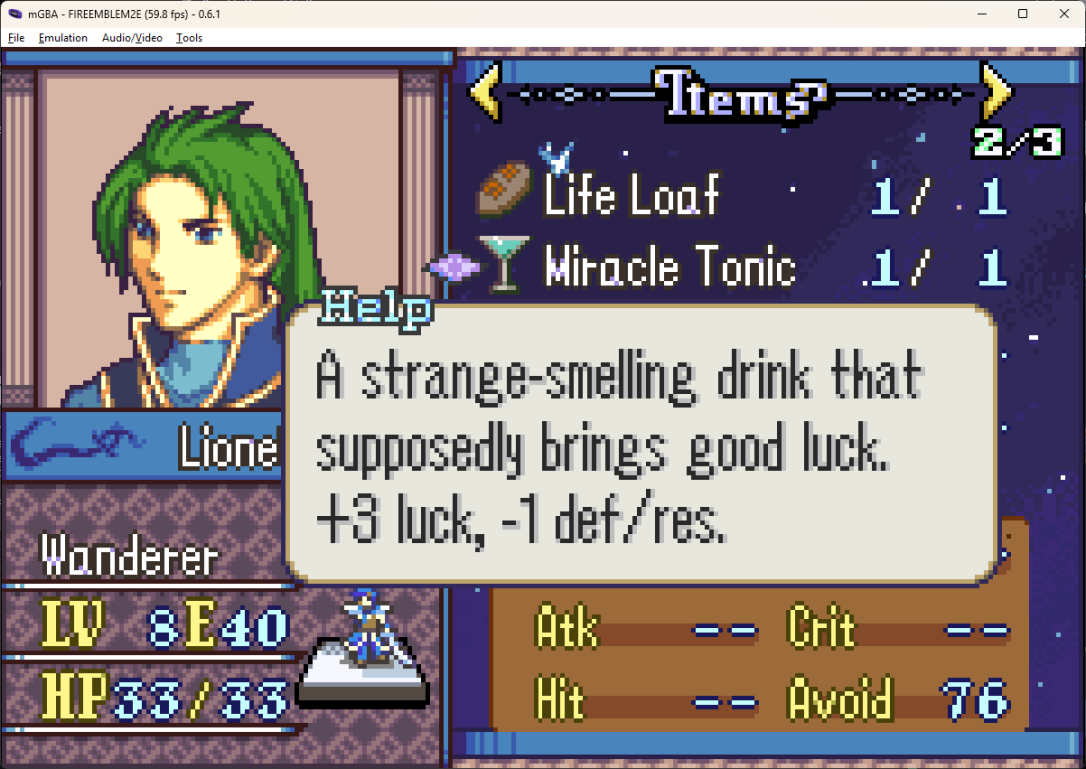
Task: Click the left yellow page arrow
Action: coord(485,93)
